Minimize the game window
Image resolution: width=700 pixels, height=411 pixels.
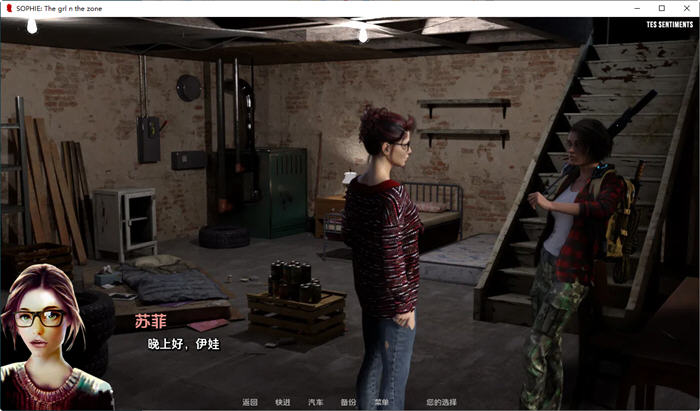click(638, 7)
